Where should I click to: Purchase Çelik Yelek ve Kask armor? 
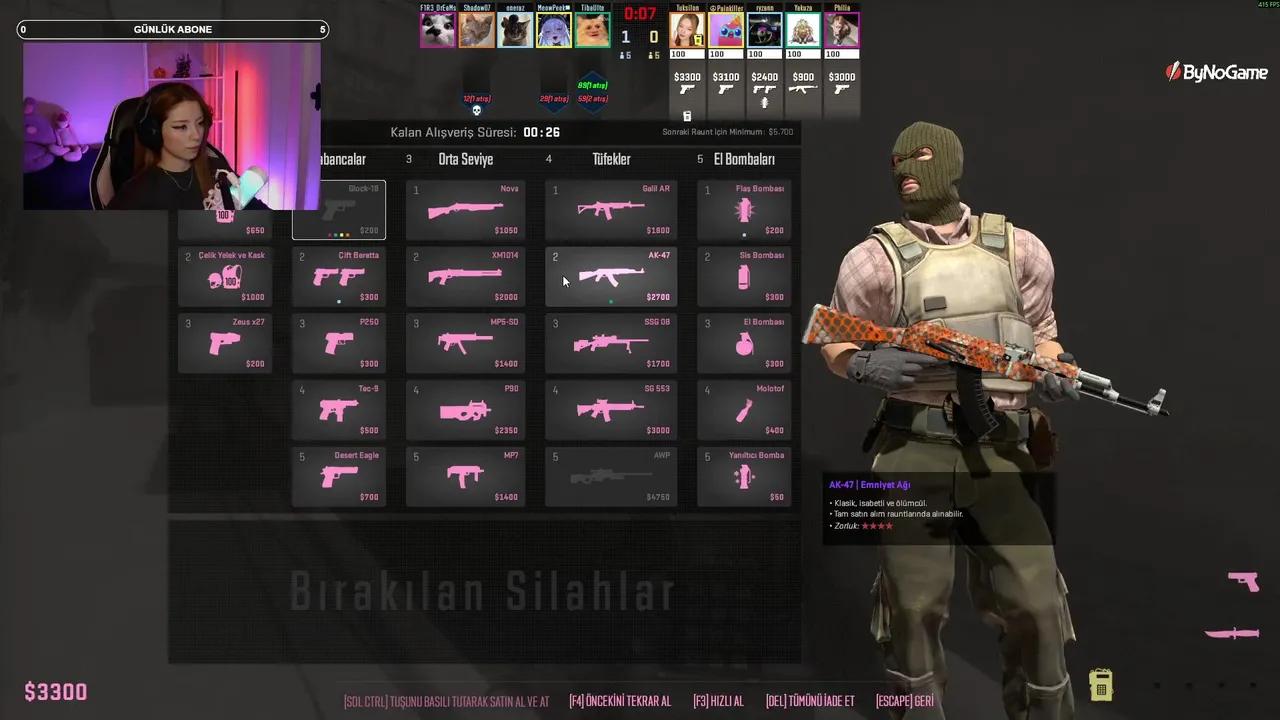(224, 275)
